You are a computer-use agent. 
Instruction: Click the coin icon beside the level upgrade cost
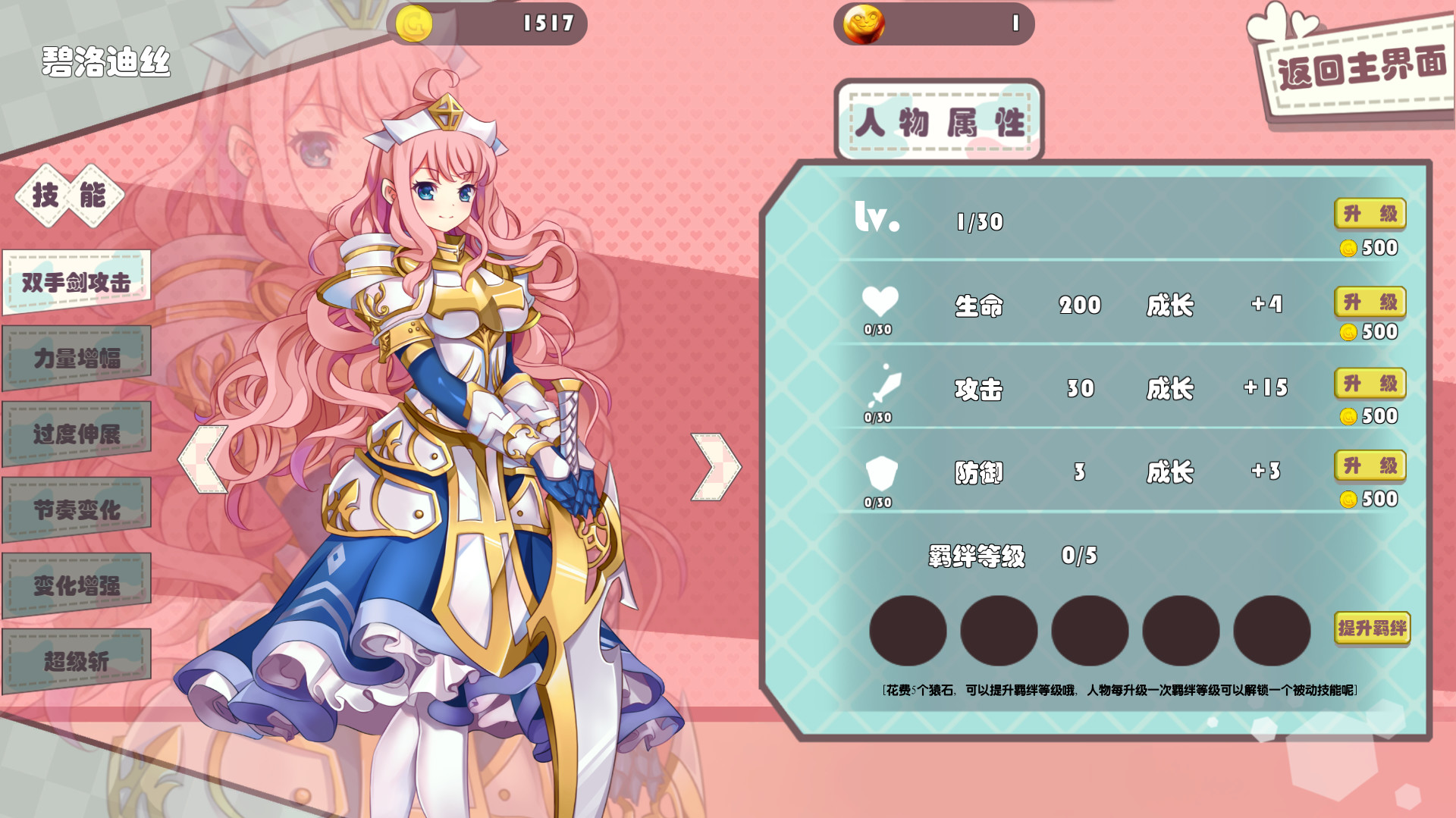pyautogui.click(x=1350, y=248)
